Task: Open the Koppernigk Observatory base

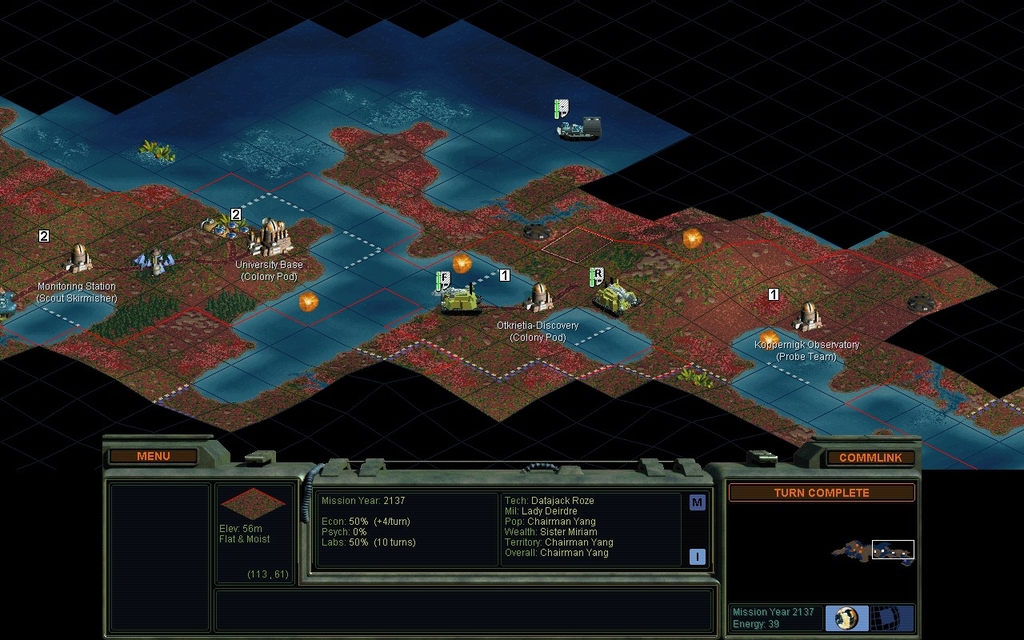Action: click(x=808, y=316)
